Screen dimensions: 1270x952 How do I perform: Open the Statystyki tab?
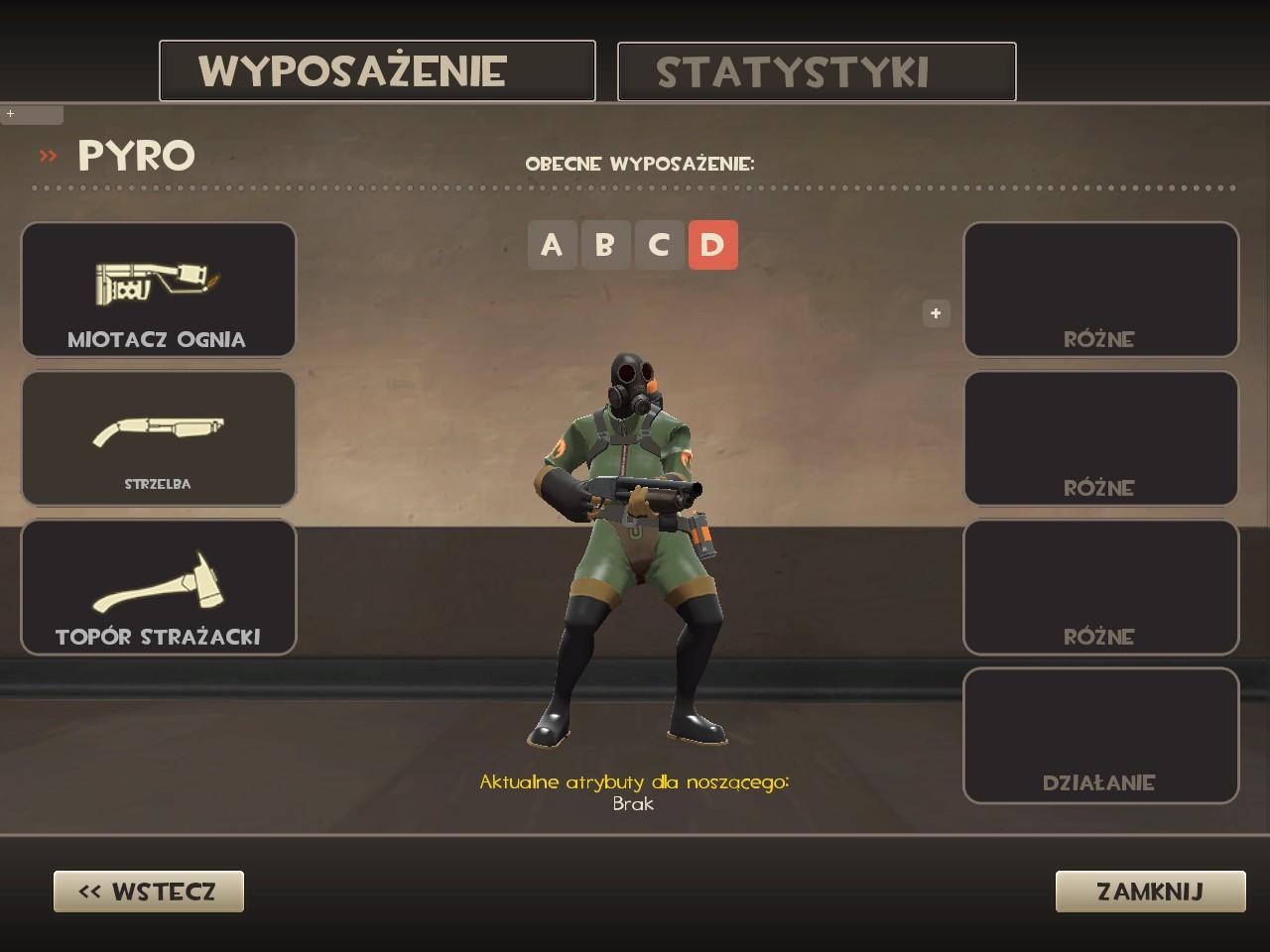pyautogui.click(x=816, y=70)
